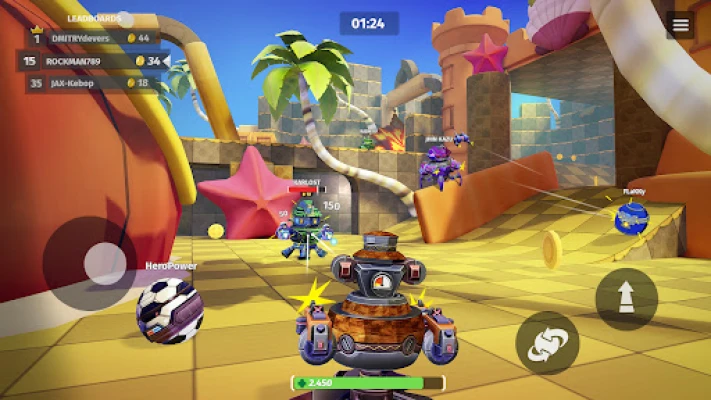Tap the jump arrow button

[x=626, y=298]
